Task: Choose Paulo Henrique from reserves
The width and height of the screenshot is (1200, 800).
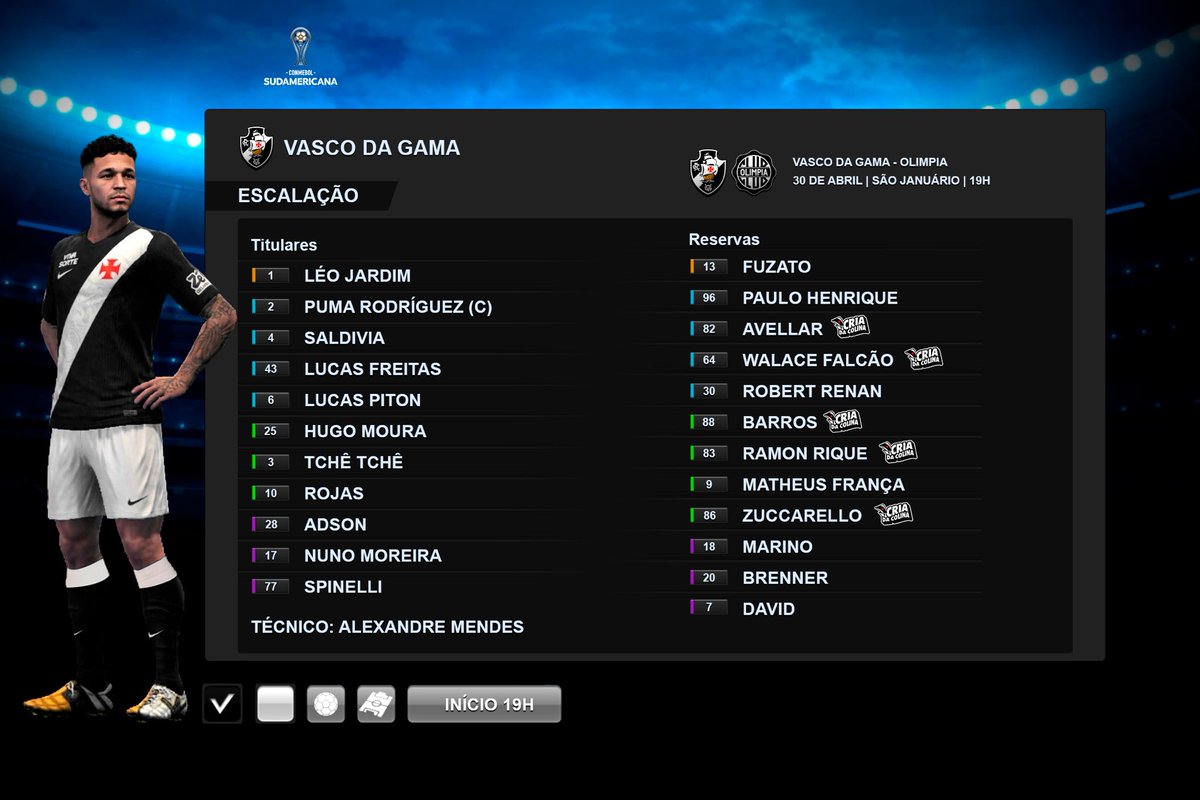Action: [x=819, y=298]
